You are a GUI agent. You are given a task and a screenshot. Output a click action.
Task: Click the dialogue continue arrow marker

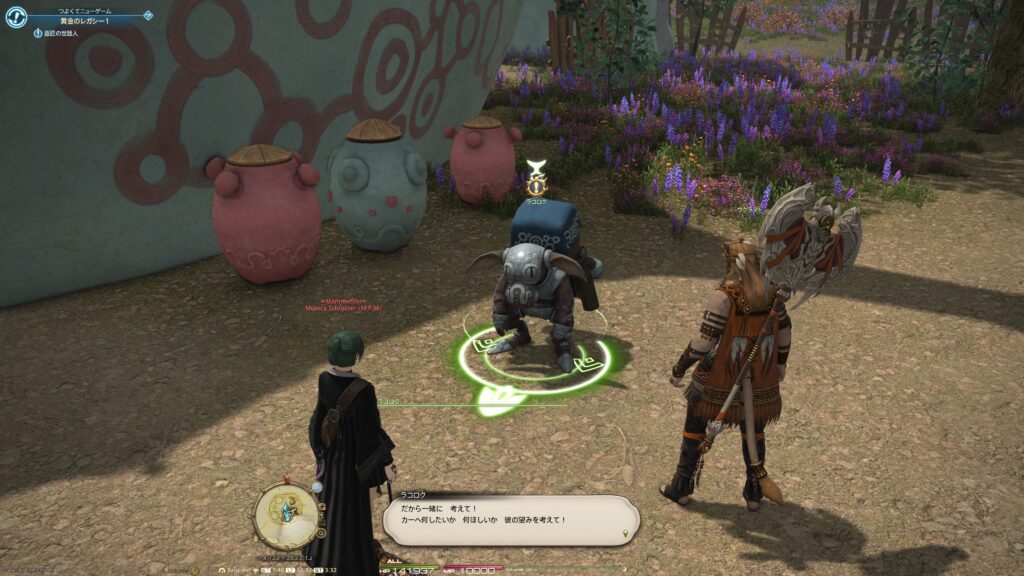coord(626,534)
